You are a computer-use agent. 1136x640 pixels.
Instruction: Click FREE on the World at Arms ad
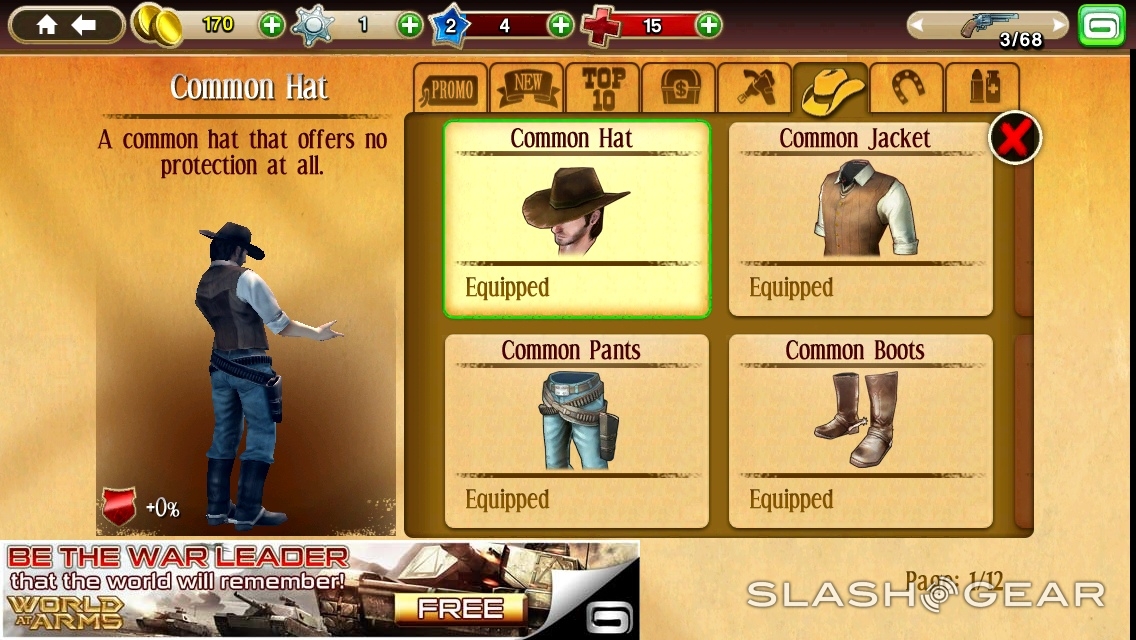click(x=460, y=608)
